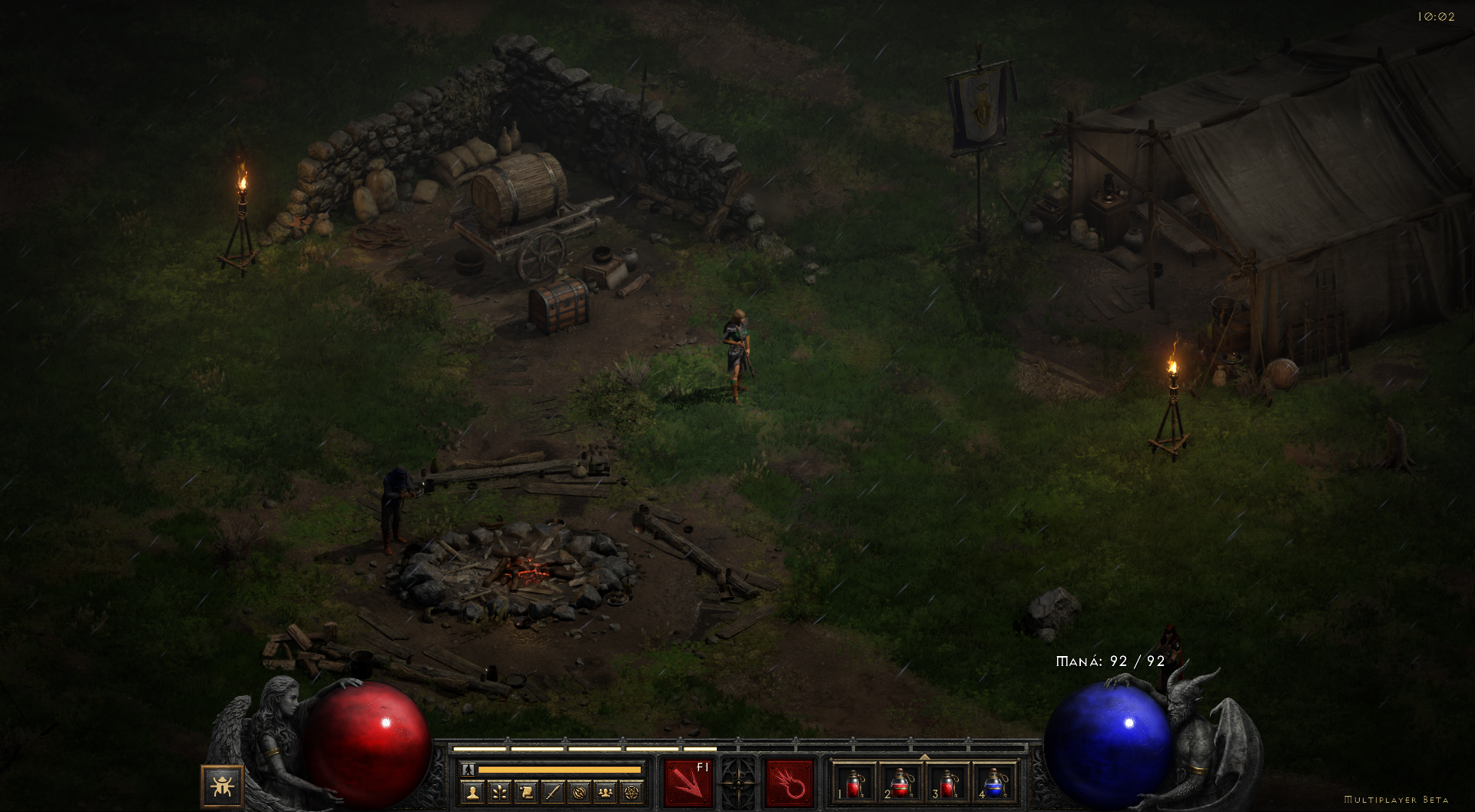
Task: Toggle the run/walk stamina button
Action: tap(468, 769)
